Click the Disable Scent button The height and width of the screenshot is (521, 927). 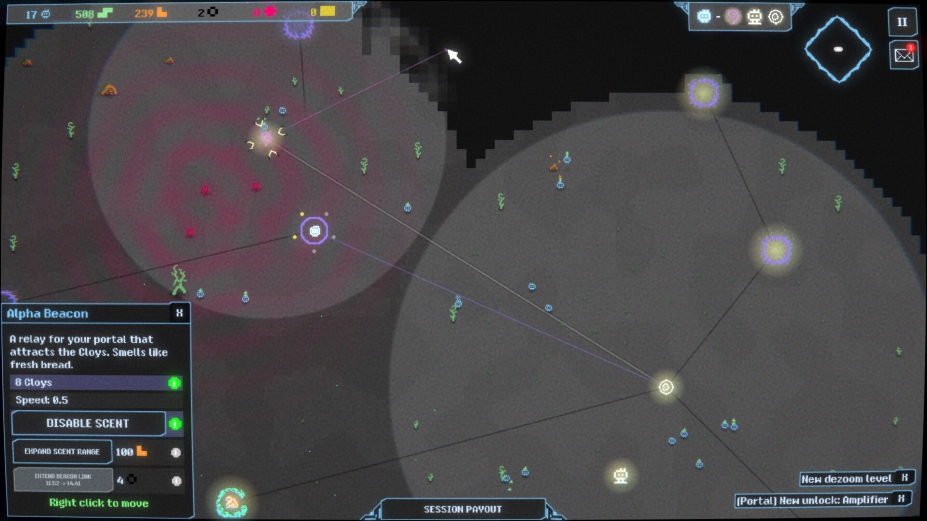[x=88, y=423]
